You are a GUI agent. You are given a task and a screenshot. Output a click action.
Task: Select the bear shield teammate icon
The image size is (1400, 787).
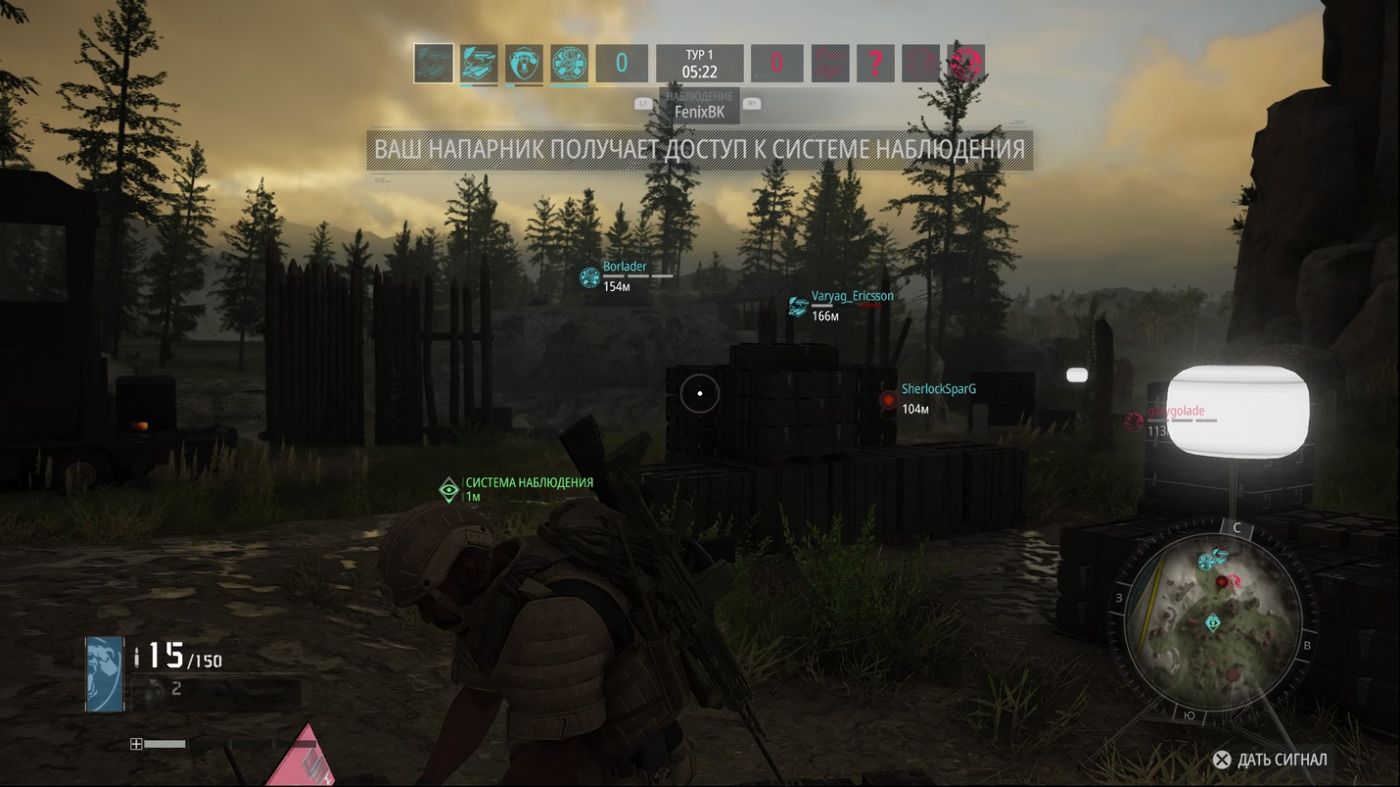coord(524,63)
